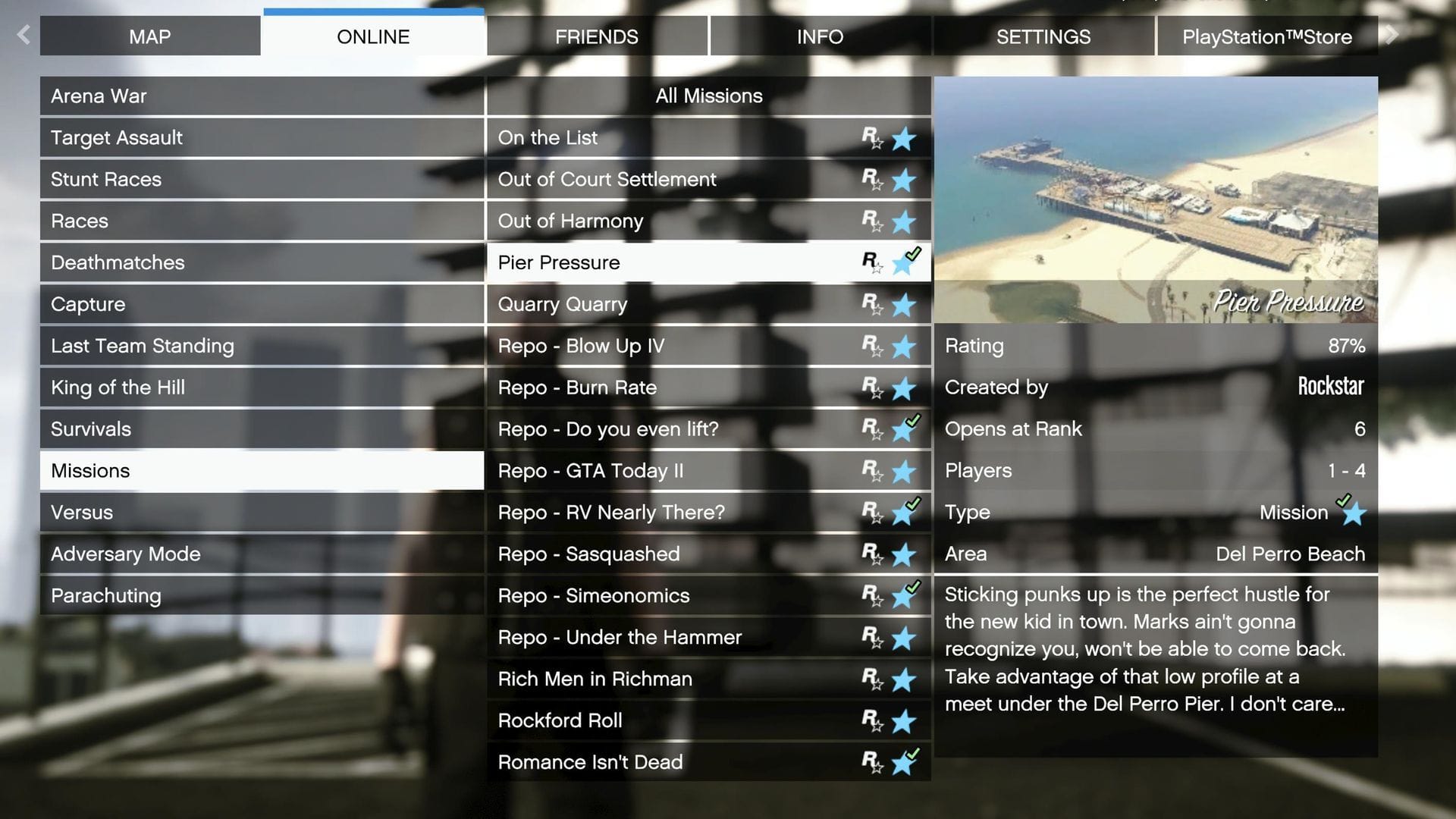Click the left navigation arrow

23,35
